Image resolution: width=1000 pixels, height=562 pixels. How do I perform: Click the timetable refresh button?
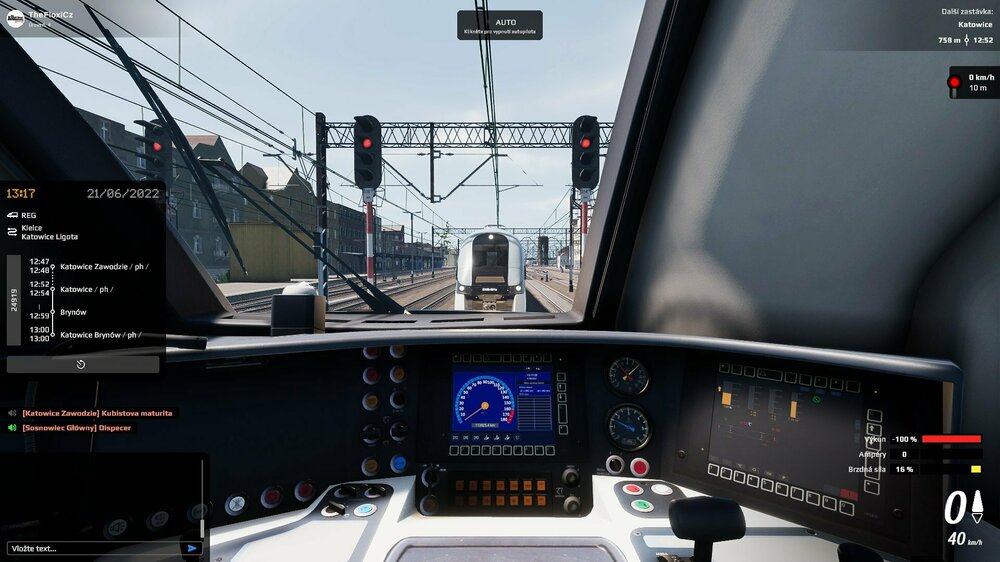point(82,364)
